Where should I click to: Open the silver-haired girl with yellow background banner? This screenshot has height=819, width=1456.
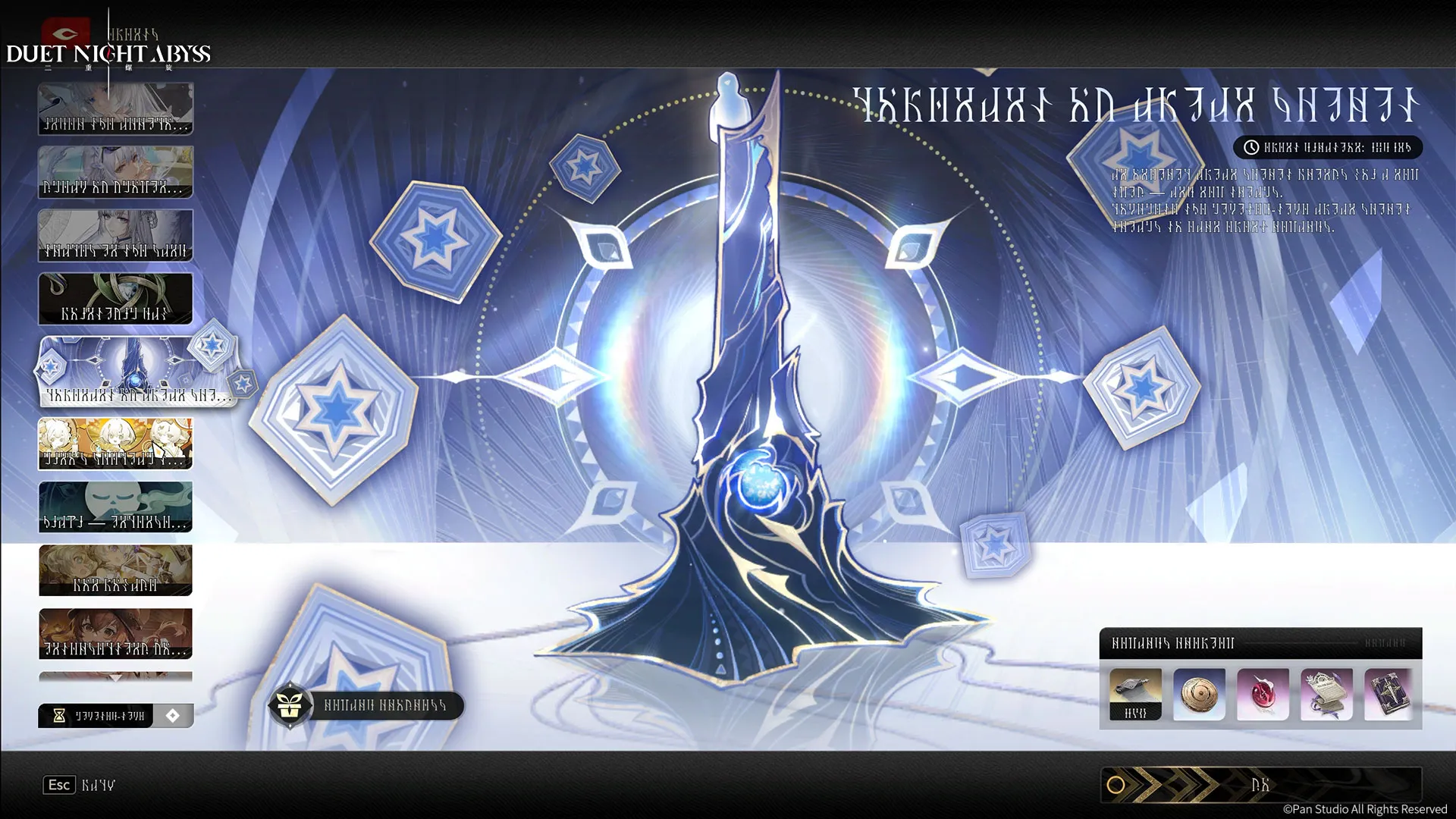click(115, 172)
